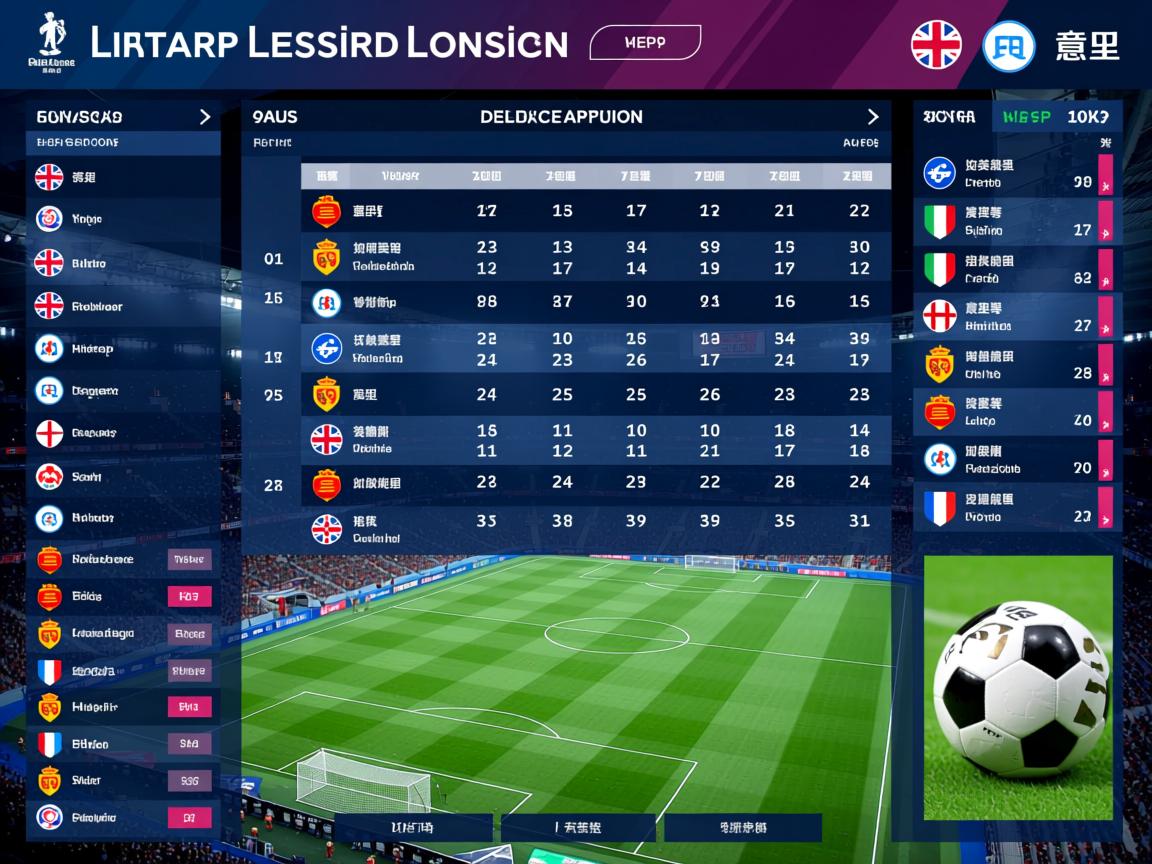Expand the BON/SCAD panel arrow
Screen dimensions: 1152x864
pyautogui.click(x=205, y=117)
